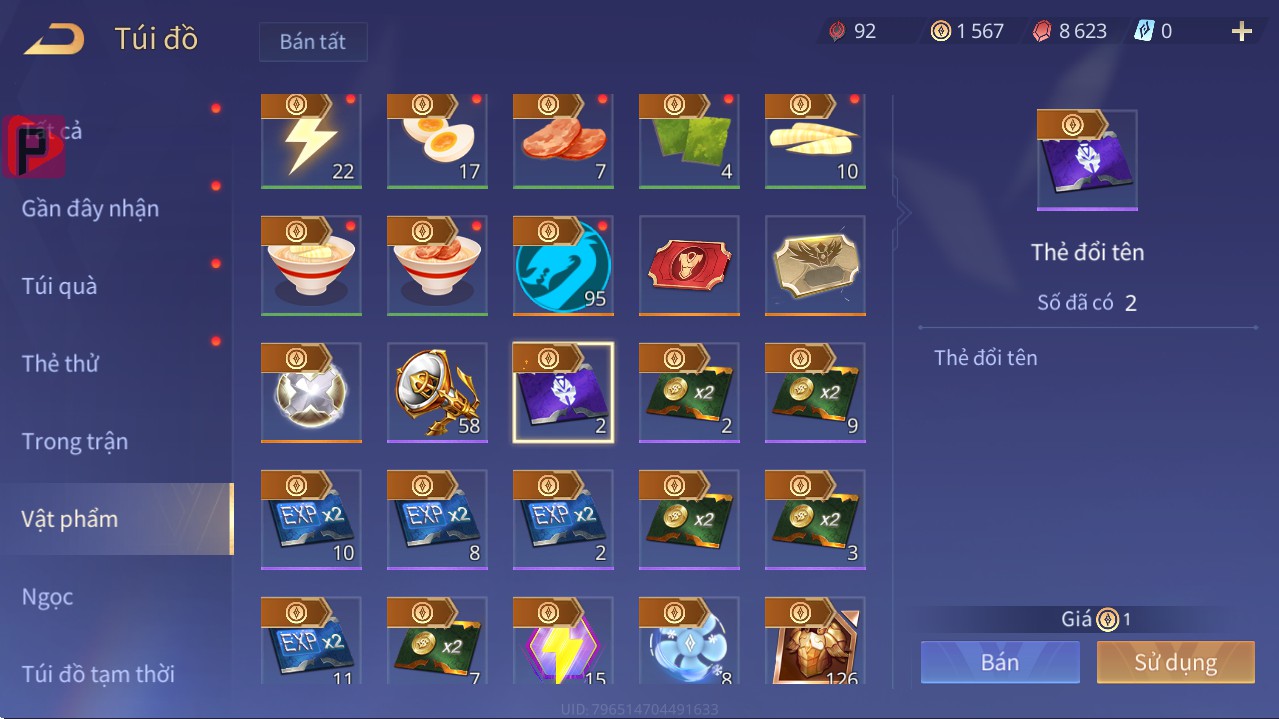Click the Bán sell button

1000,662
